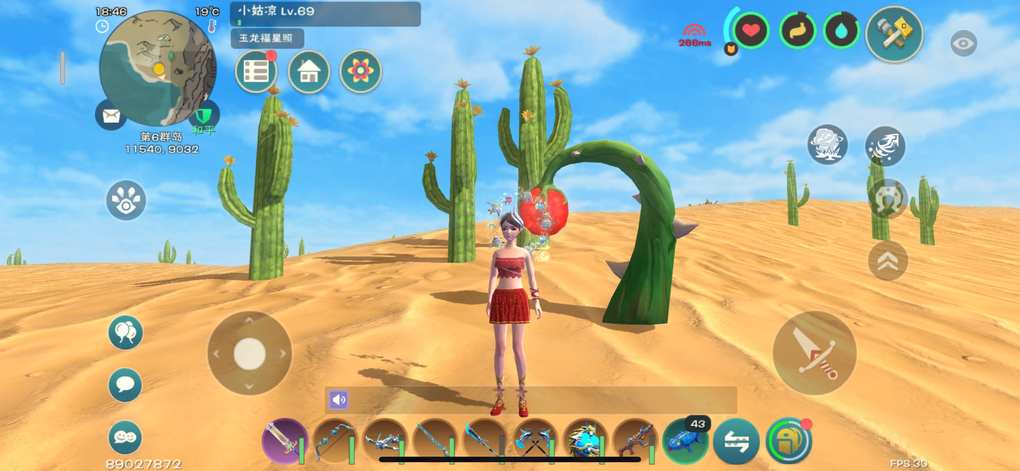Open the speech bubble chat button
Image resolution: width=1020 pixels, height=471 pixels.
click(x=125, y=384)
